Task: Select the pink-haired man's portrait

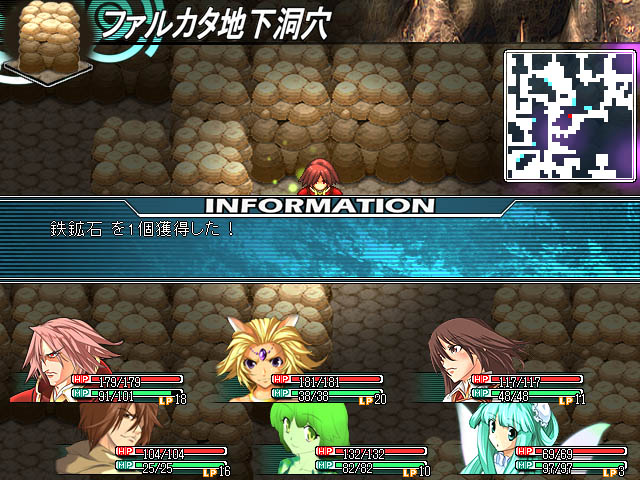Action: click(58, 360)
